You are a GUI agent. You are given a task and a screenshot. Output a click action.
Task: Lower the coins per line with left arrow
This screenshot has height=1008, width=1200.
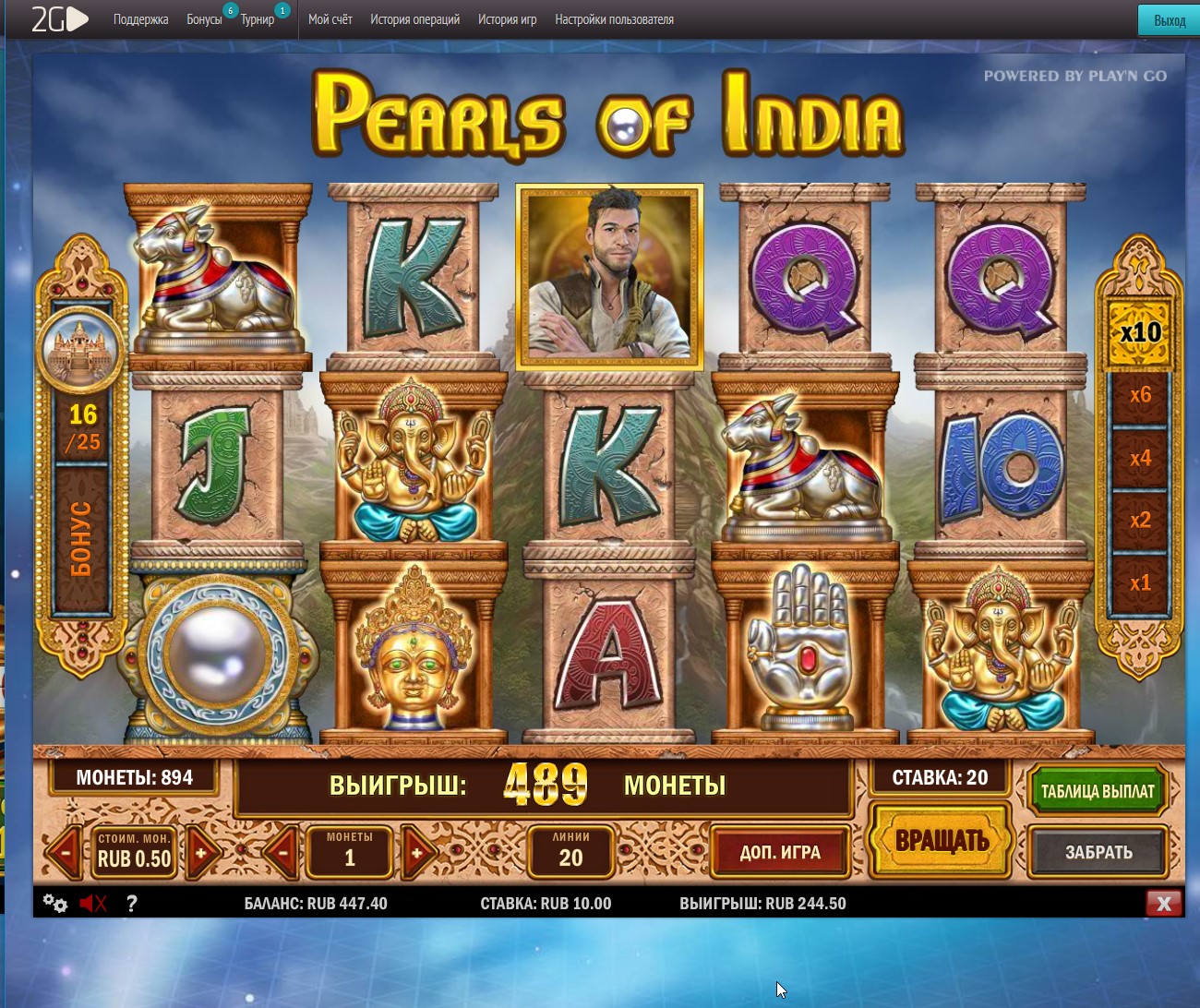tap(281, 853)
